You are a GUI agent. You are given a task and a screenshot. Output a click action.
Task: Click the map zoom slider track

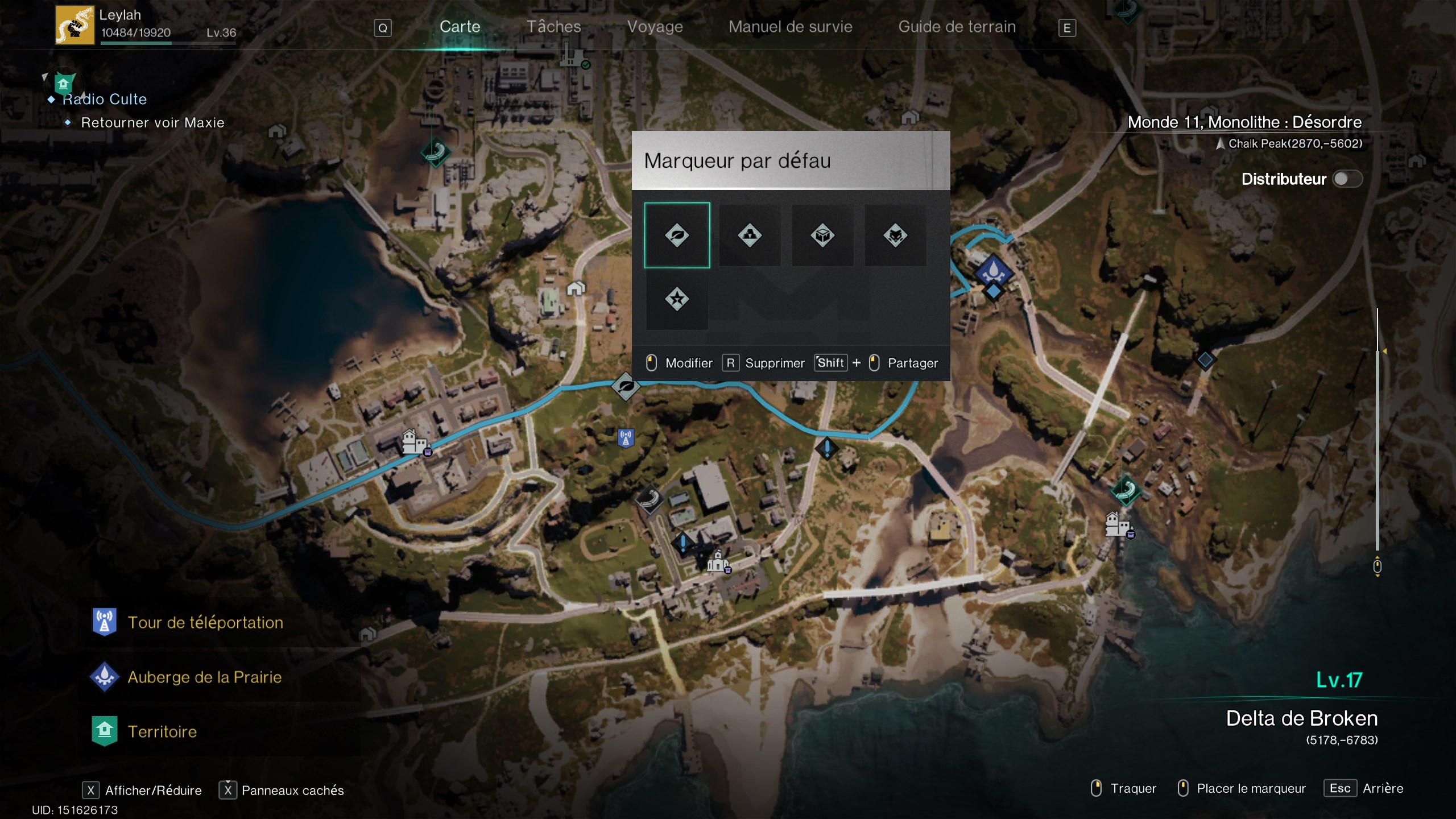pyautogui.click(x=1377, y=444)
